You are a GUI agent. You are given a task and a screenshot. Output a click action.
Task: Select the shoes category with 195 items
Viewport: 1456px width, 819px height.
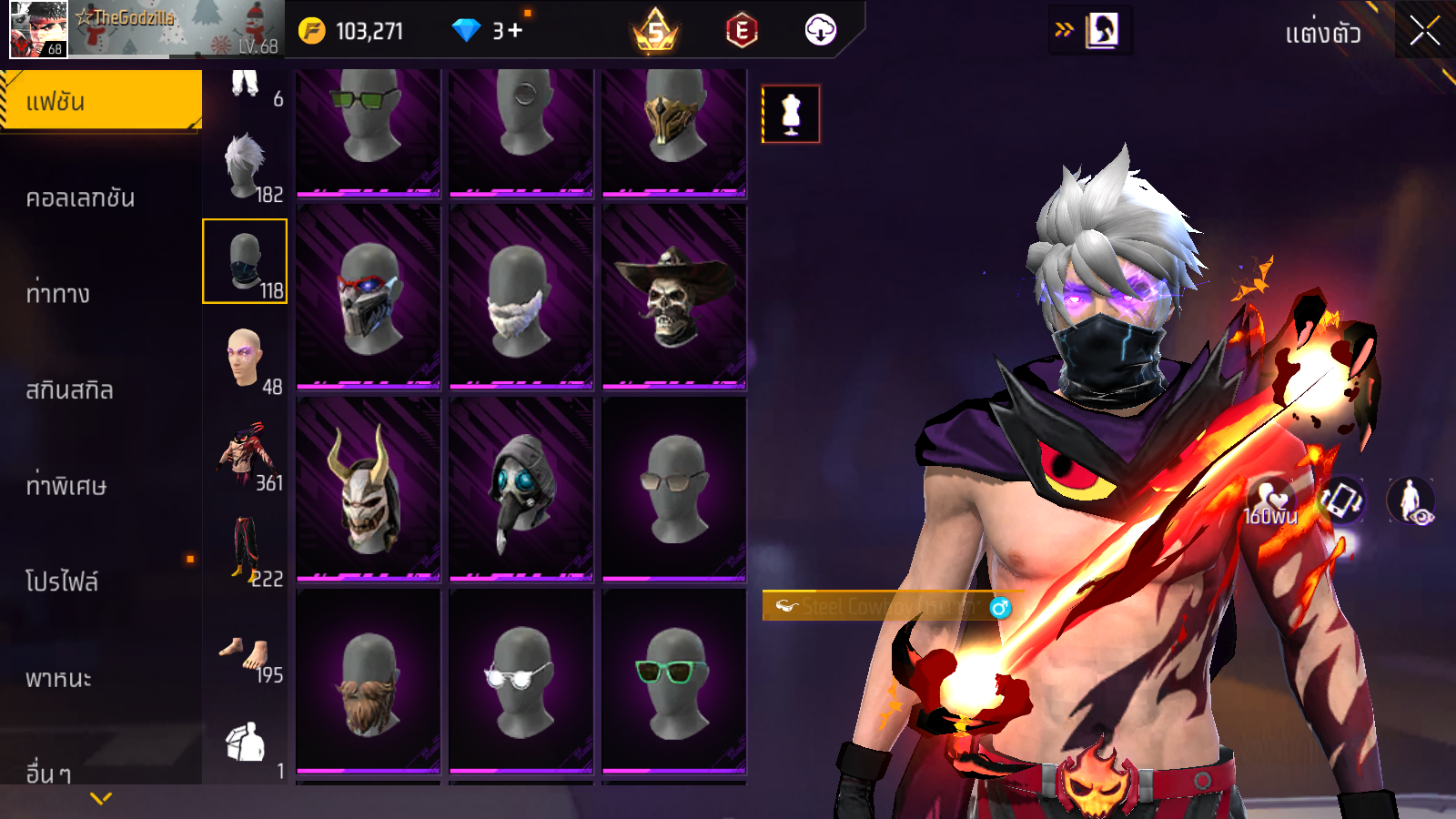click(x=245, y=648)
